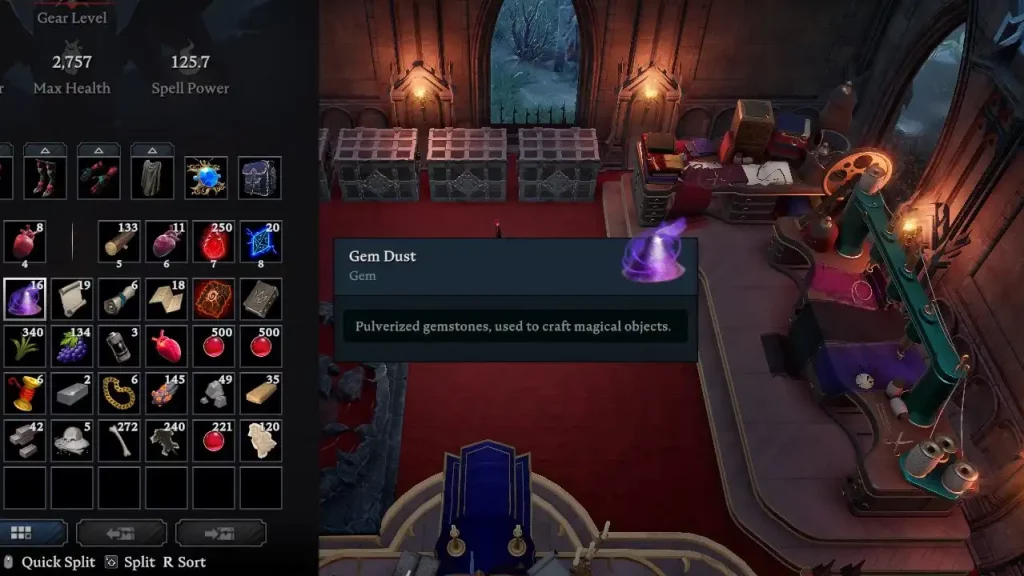Viewport: 1024px width, 576px height.
Task: Click the gold chain item
Action: [118, 392]
